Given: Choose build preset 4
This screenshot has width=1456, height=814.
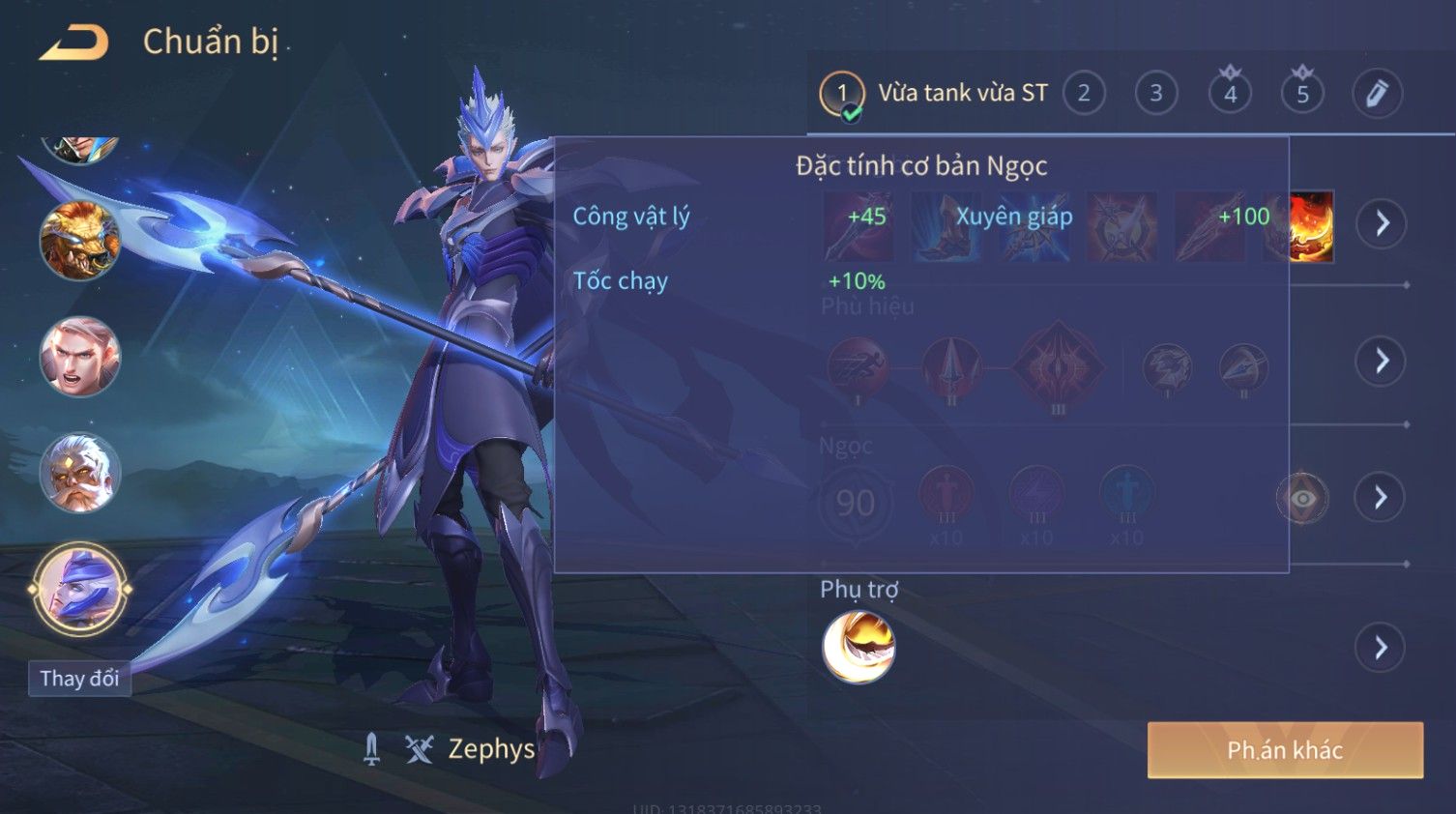Looking at the screenshot, I should tap(1230, 94).
